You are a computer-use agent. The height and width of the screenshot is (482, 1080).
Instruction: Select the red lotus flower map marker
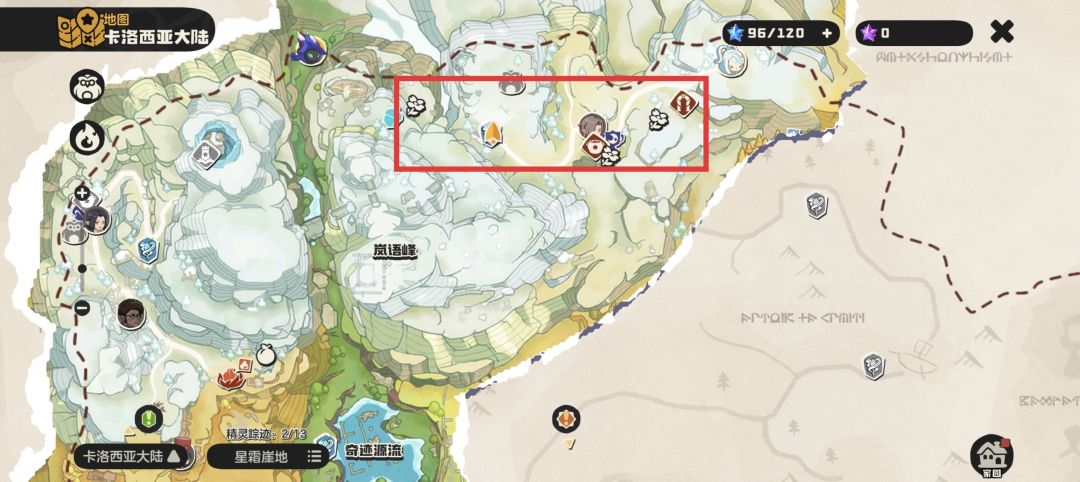(x=232, y=378)
